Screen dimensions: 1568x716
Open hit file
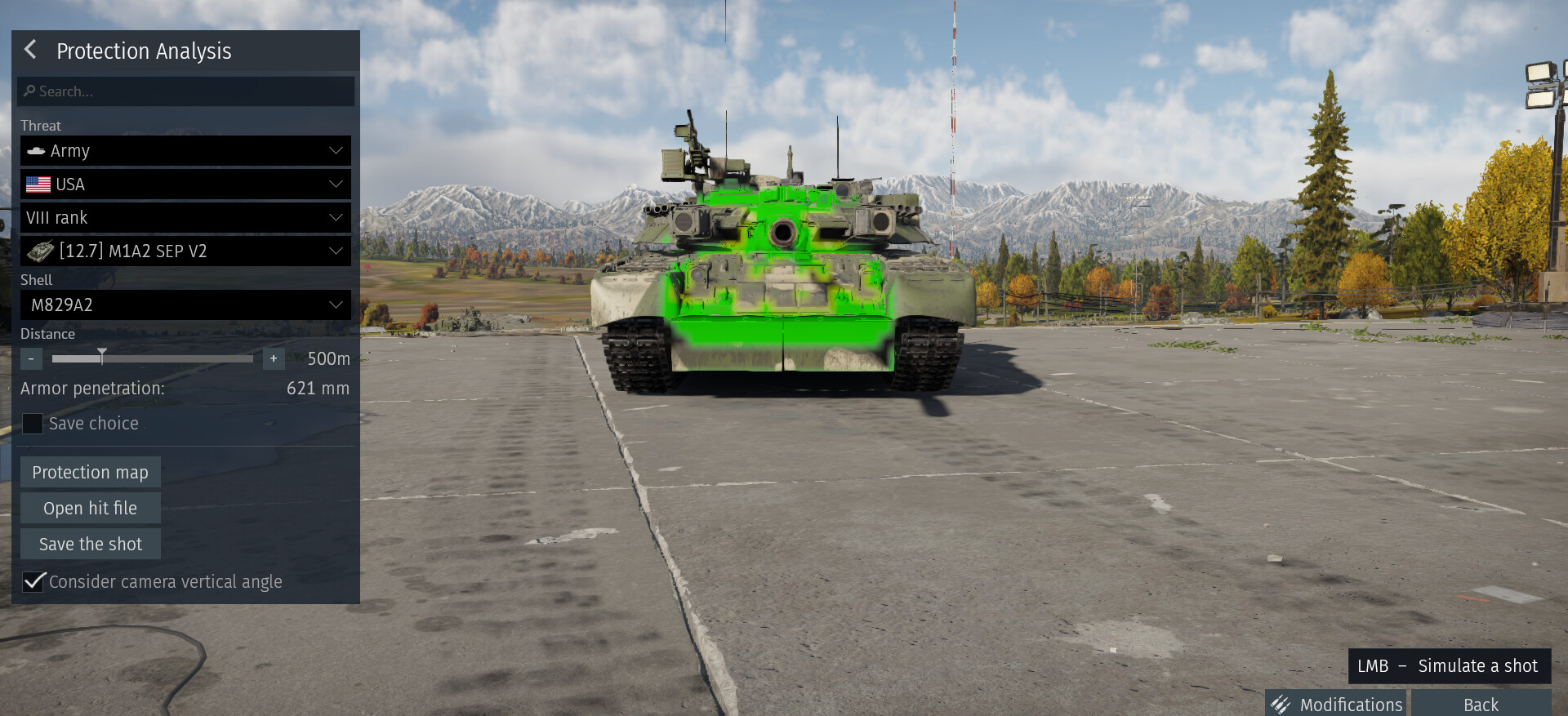[90, 509]
